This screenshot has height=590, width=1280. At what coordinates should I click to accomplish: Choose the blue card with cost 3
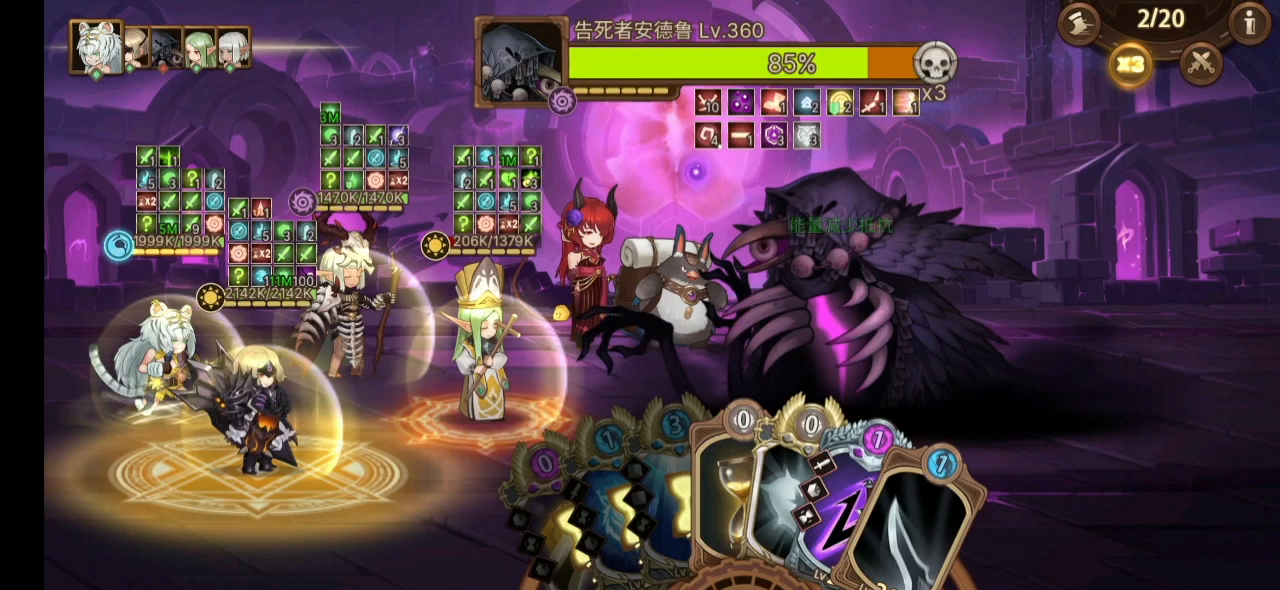[668, 480]
